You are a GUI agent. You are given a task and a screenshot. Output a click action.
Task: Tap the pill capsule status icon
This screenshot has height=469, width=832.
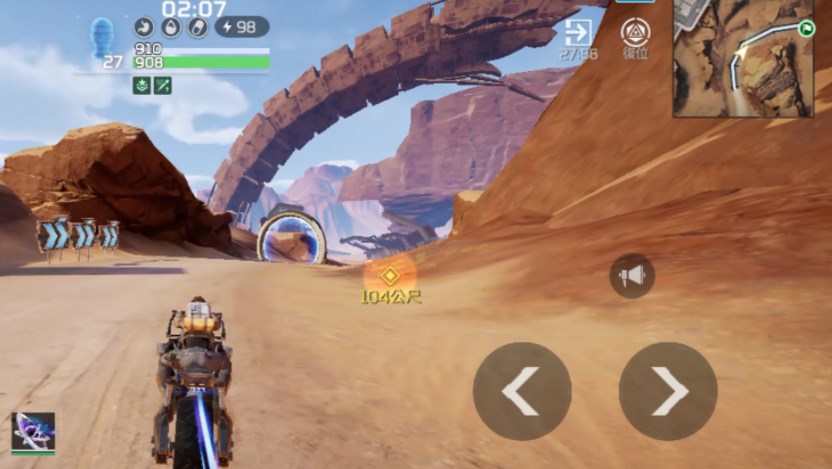[x=197, y=27]
